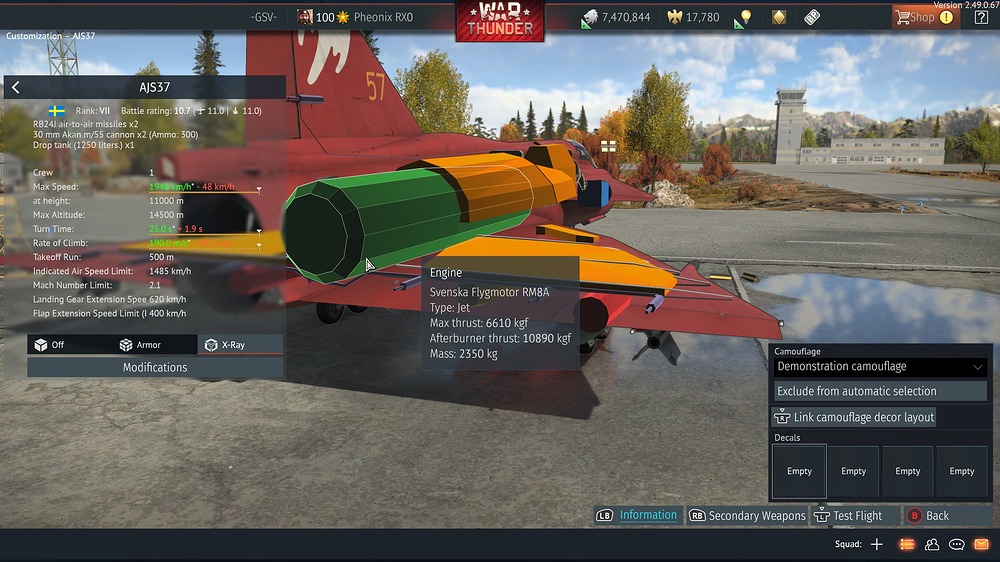The height and width of the screenshot is (562, 1000).
Task: Click the Back button
Action: (929, 516)
